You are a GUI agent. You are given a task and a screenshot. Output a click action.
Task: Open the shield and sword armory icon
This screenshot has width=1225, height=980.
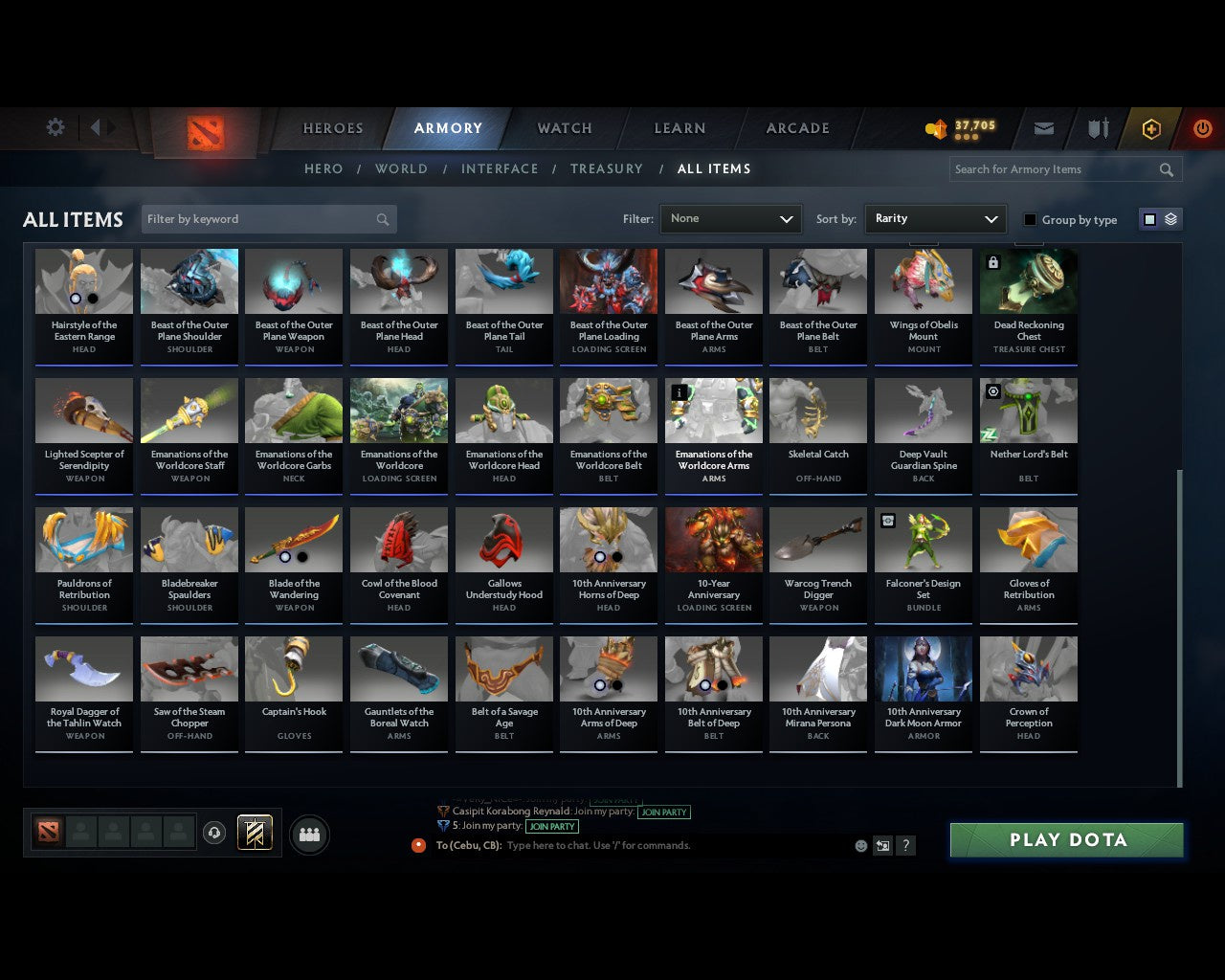pos(1098,128)
